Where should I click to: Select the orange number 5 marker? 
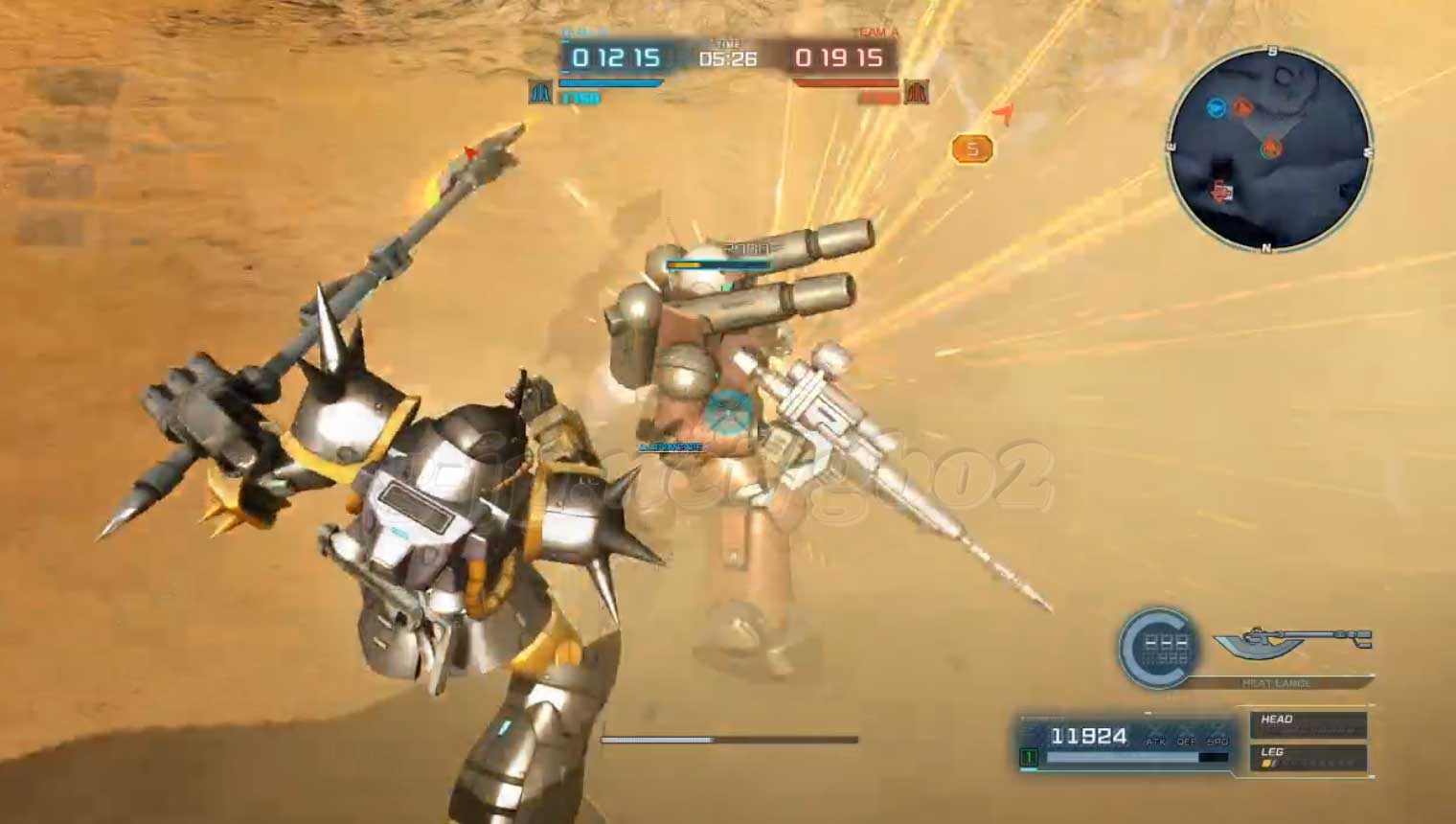pyautogui.click(x=972, y=149)
